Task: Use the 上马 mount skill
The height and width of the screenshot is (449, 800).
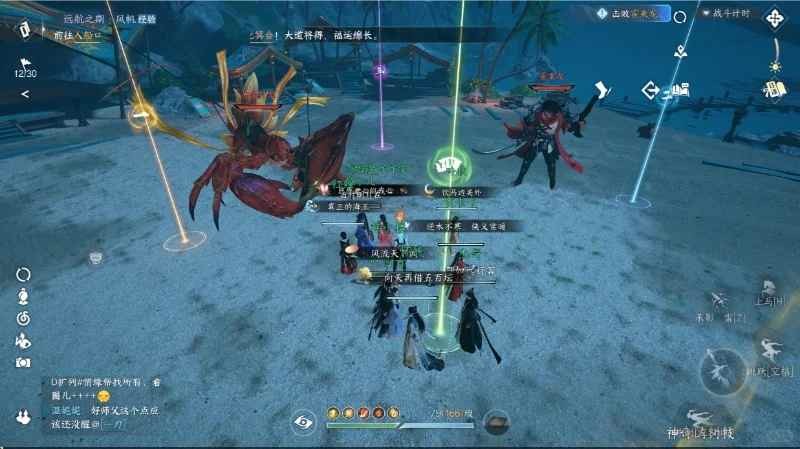Action: coord(765,291)
